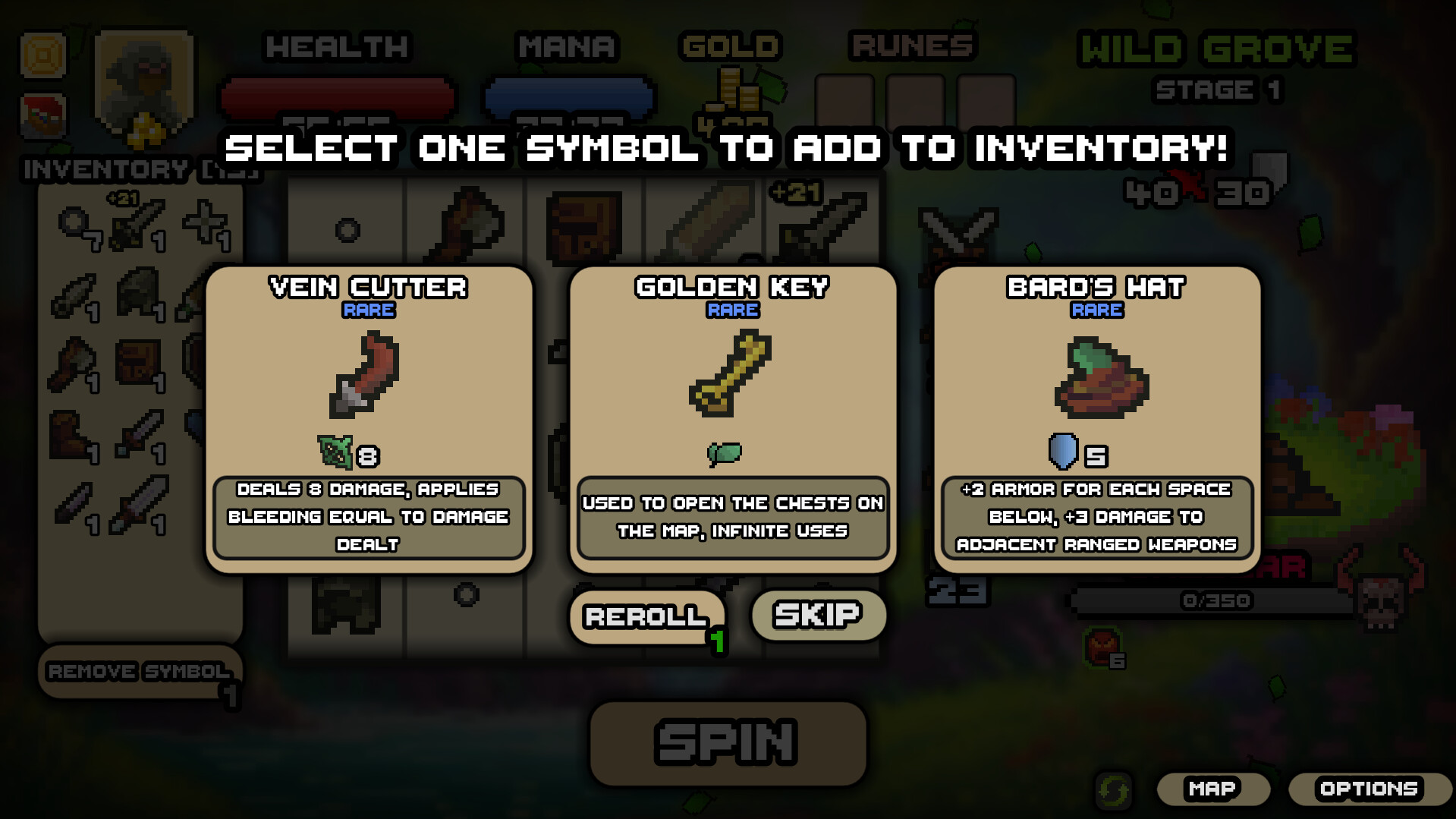Image resolution: width=1456 pixels, height=819 pixels.
Task: Open the MAP screen
Action: tap(1212, 788)
